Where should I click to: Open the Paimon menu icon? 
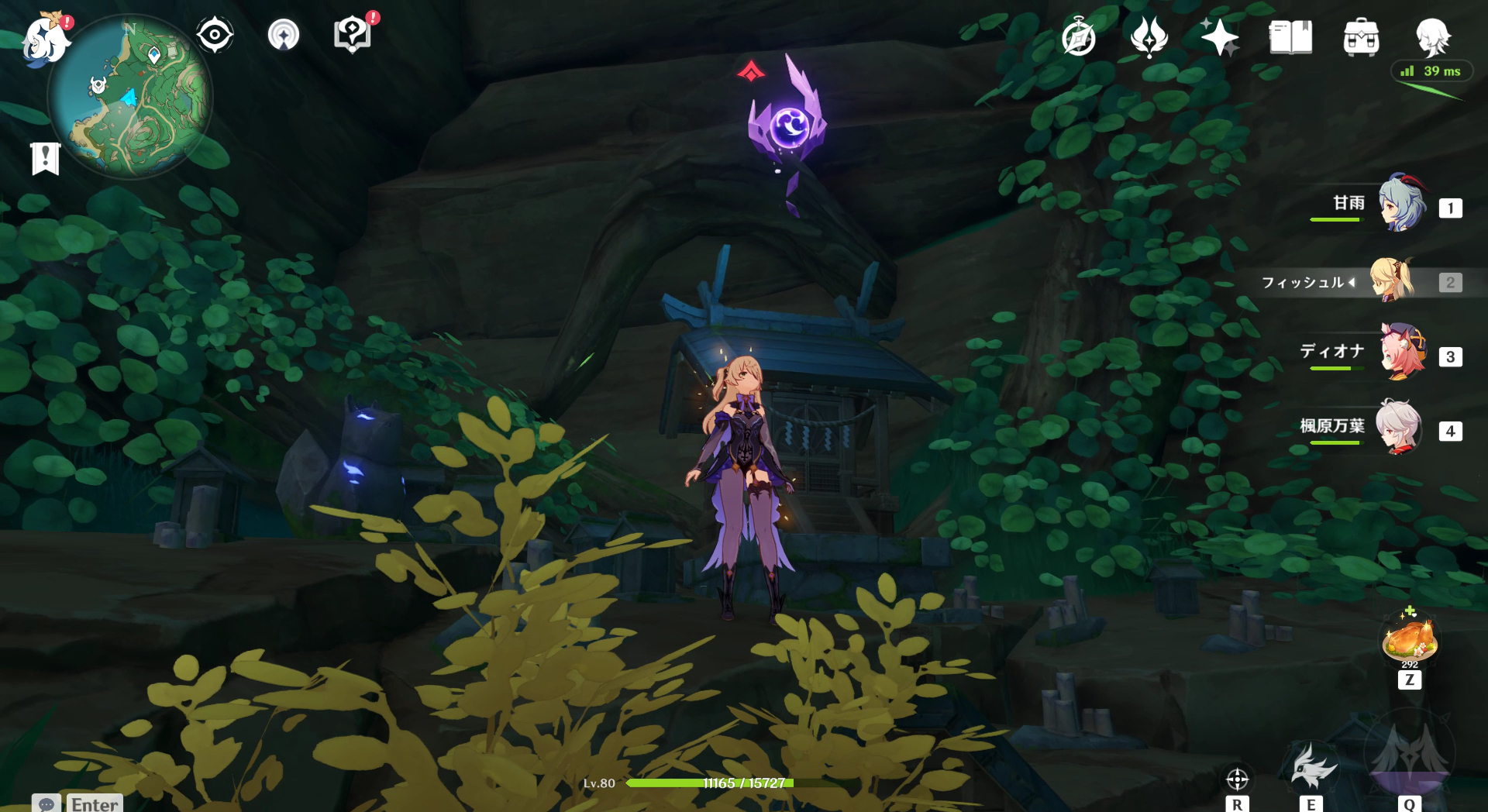point(45,39)
